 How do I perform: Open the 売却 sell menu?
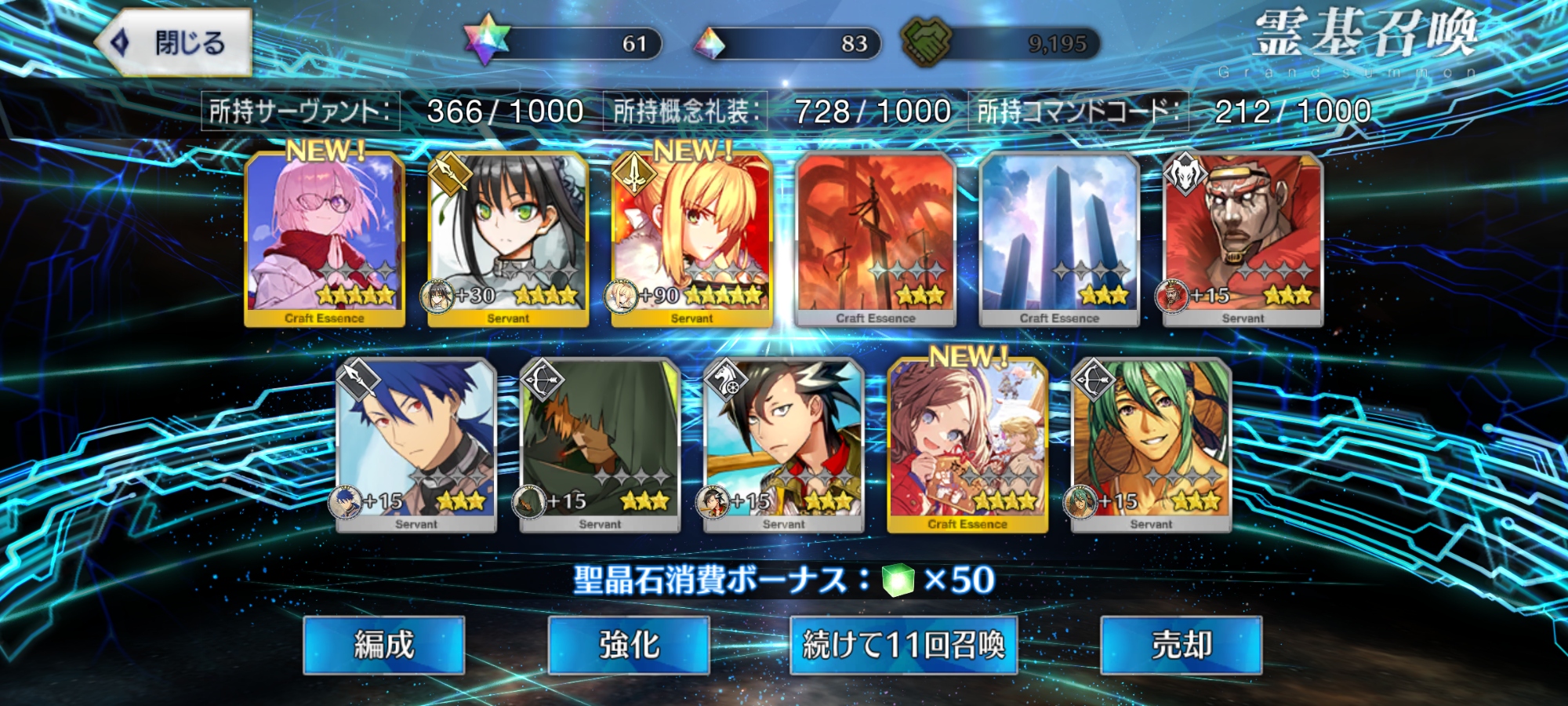1181,645
